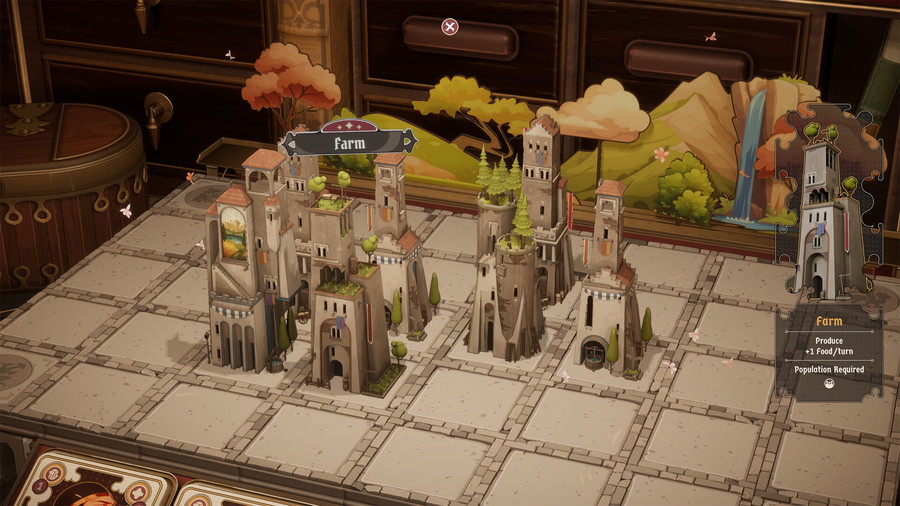This screenshot has width=900, height=506.
Task: Close the view with the X button
Action: (x=450, y=27)
